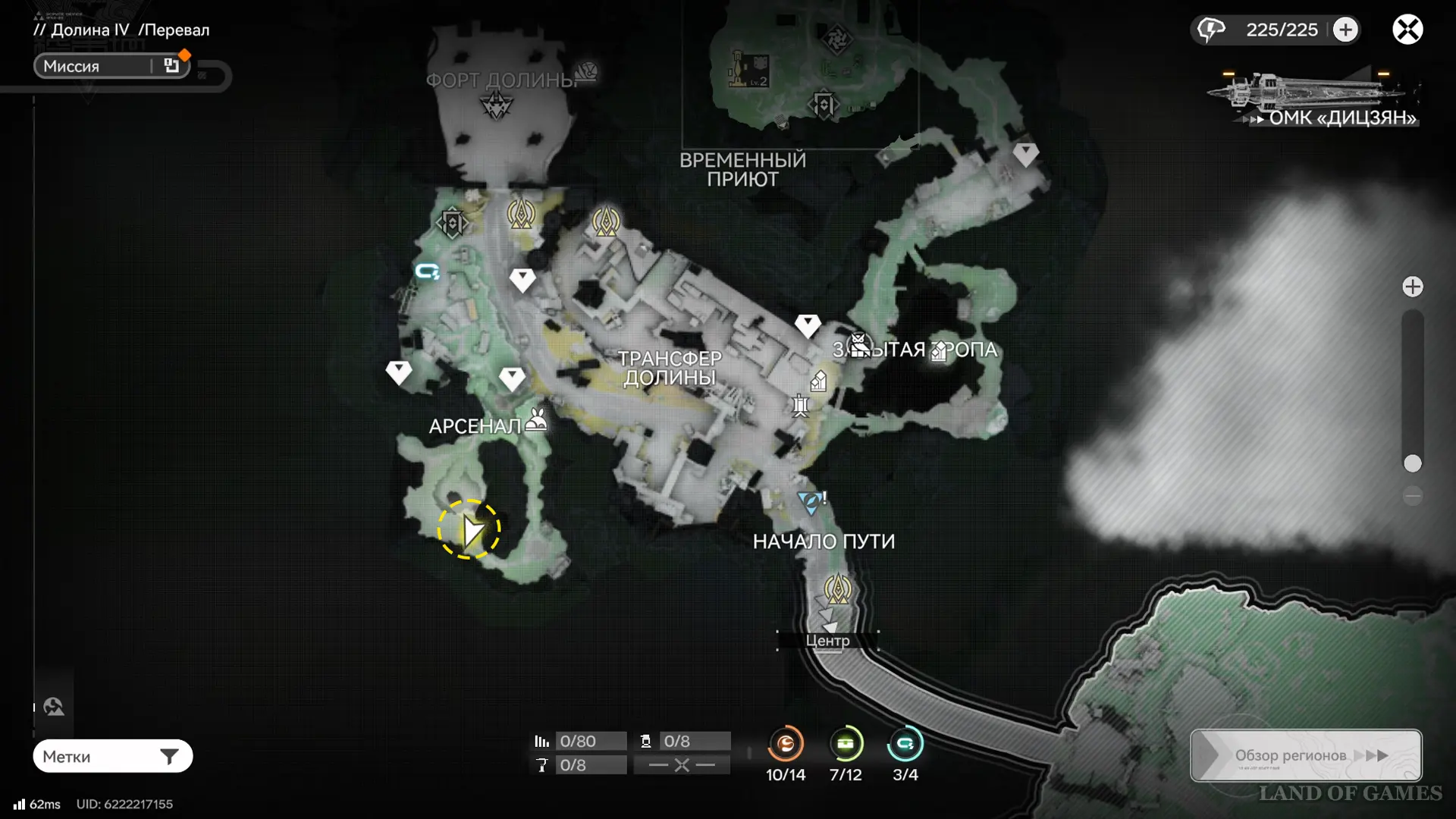
Task: Add stamina with the plus button
Action: (x=1345, y=30)
